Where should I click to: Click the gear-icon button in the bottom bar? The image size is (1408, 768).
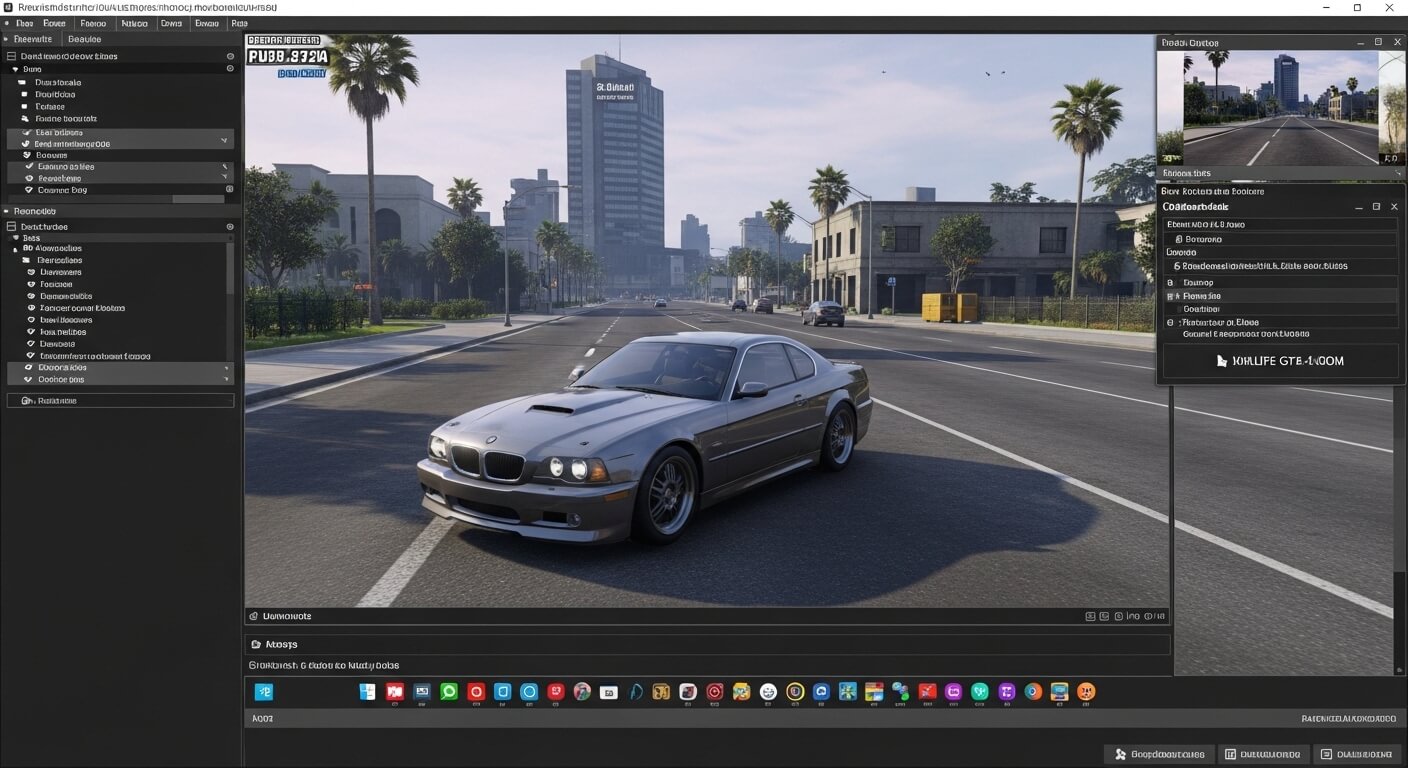1159,754
